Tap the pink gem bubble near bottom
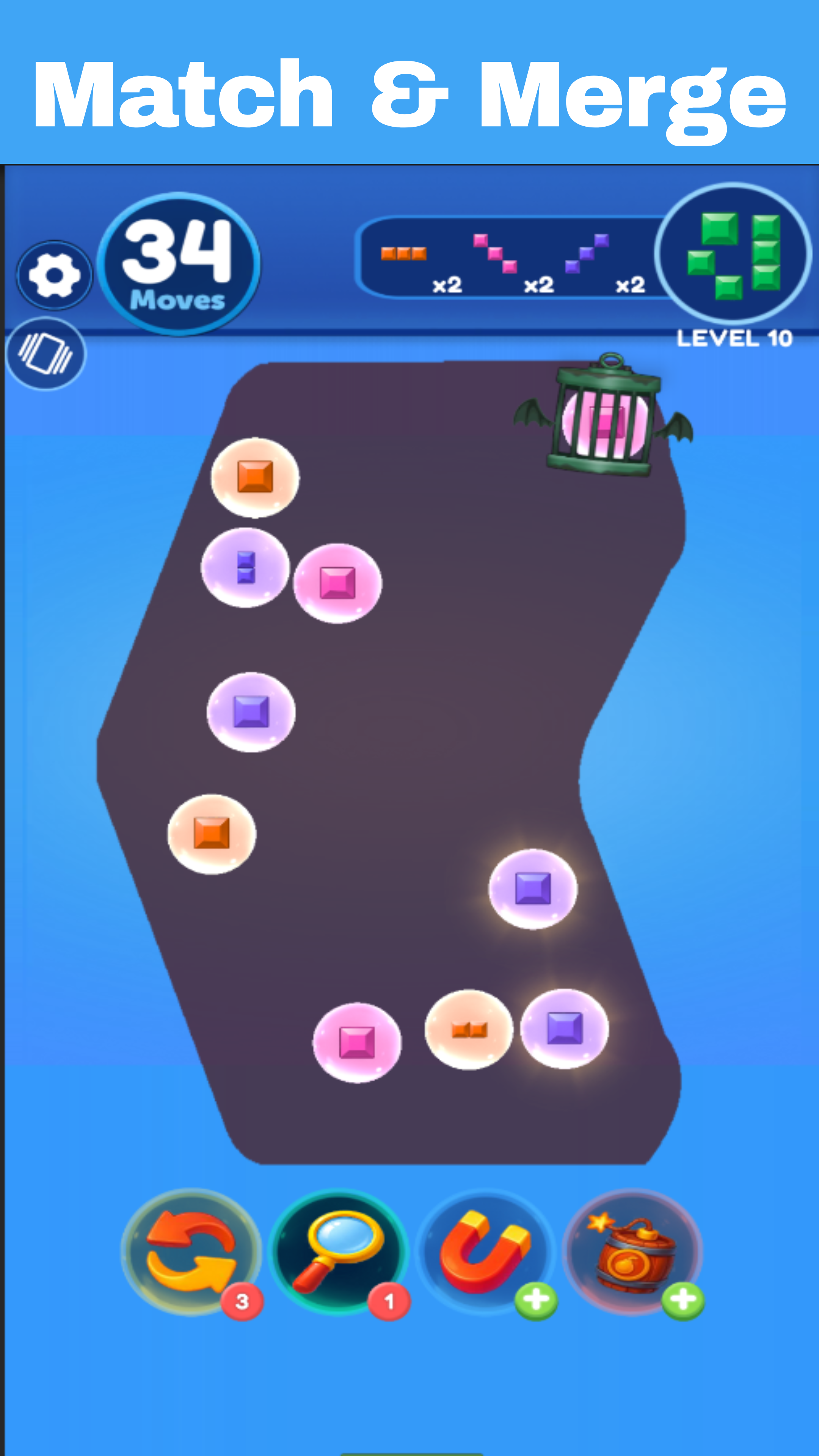Viewport: 819px width, 1456px height. pyautogui.click(x=357, y=1043)
